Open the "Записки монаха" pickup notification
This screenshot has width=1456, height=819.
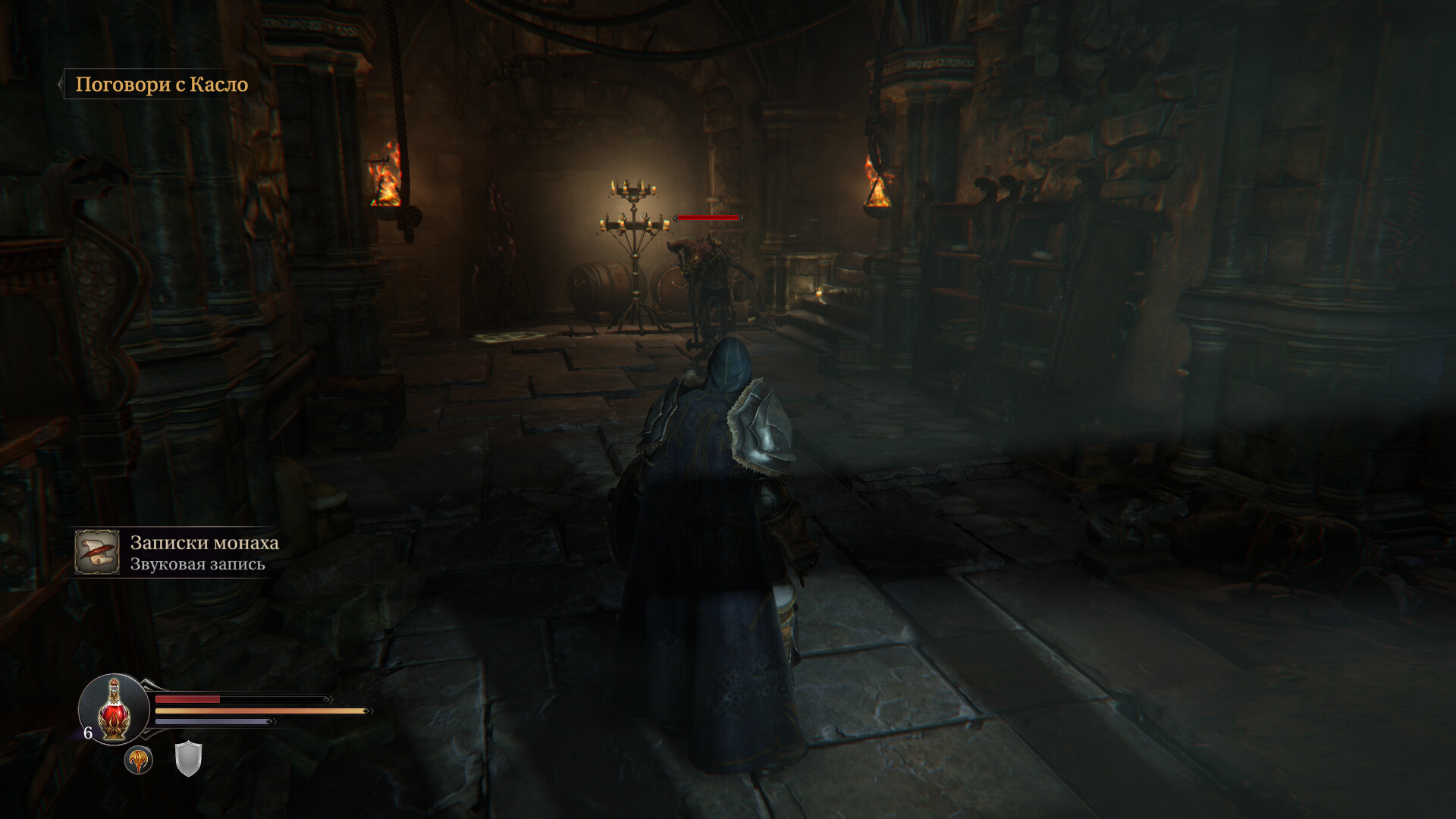[204, 552]
